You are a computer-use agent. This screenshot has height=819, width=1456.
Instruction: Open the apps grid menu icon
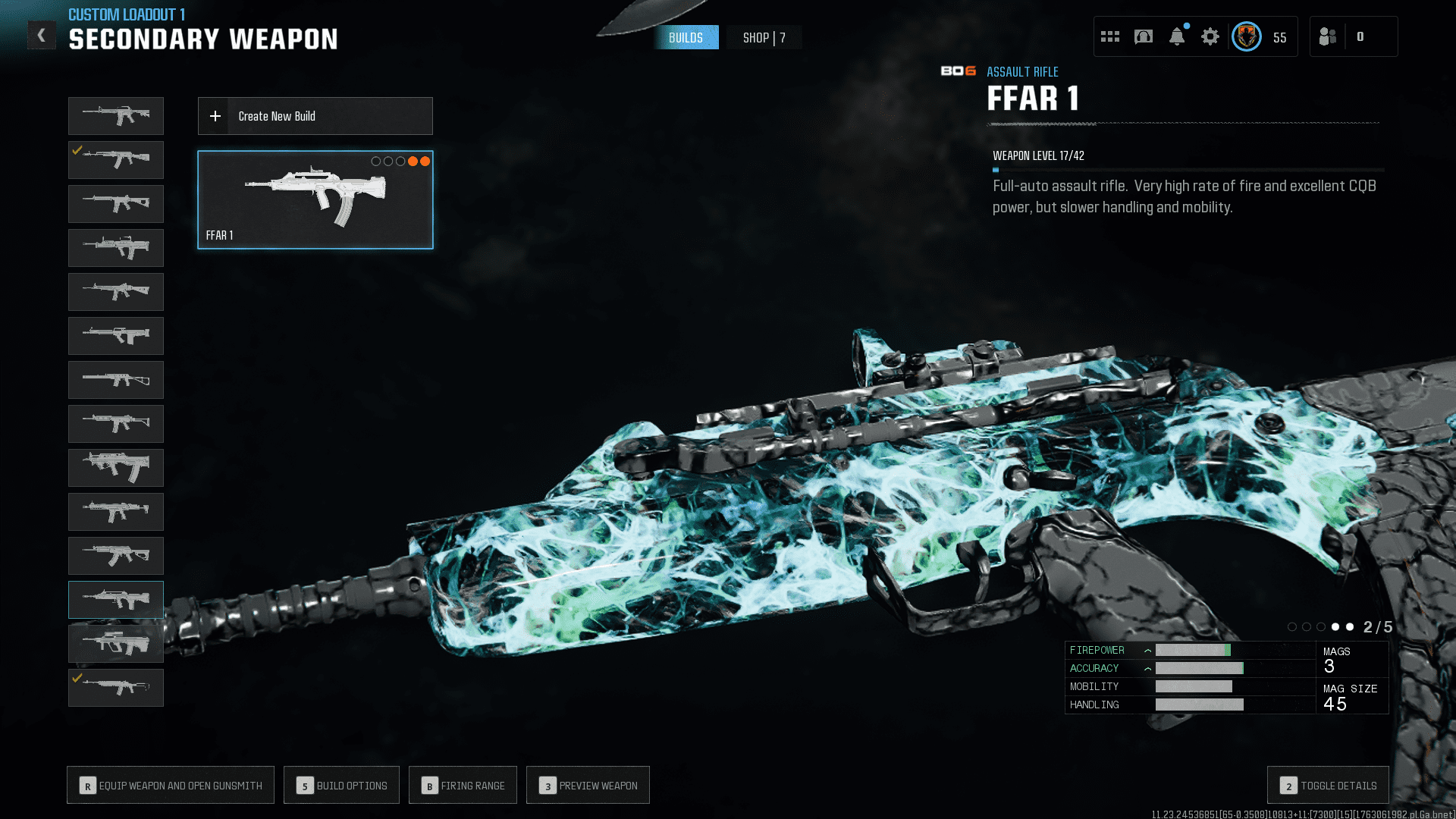[x=1109, y=36]
